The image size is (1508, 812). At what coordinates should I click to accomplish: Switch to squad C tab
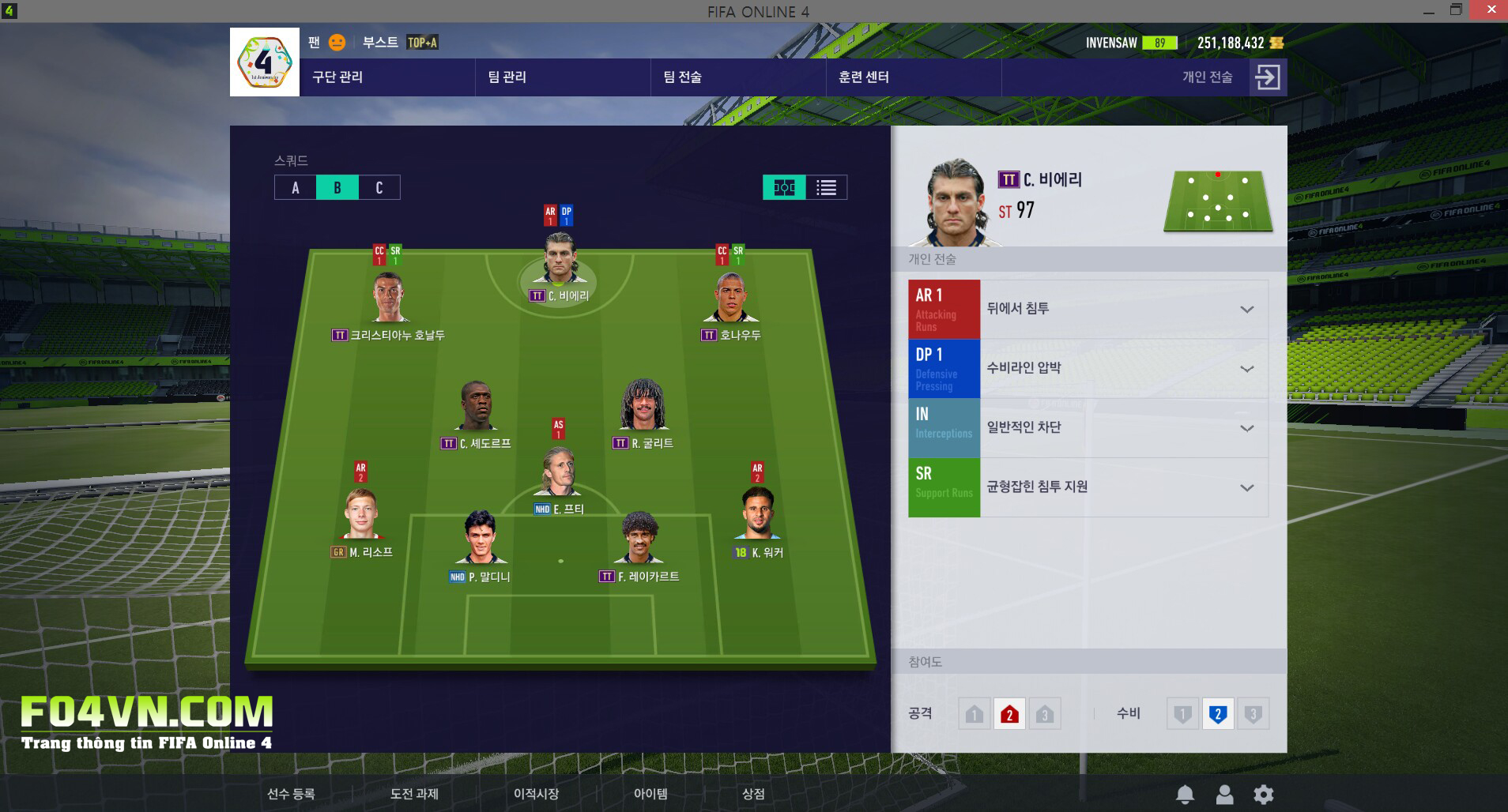(379, 188)
